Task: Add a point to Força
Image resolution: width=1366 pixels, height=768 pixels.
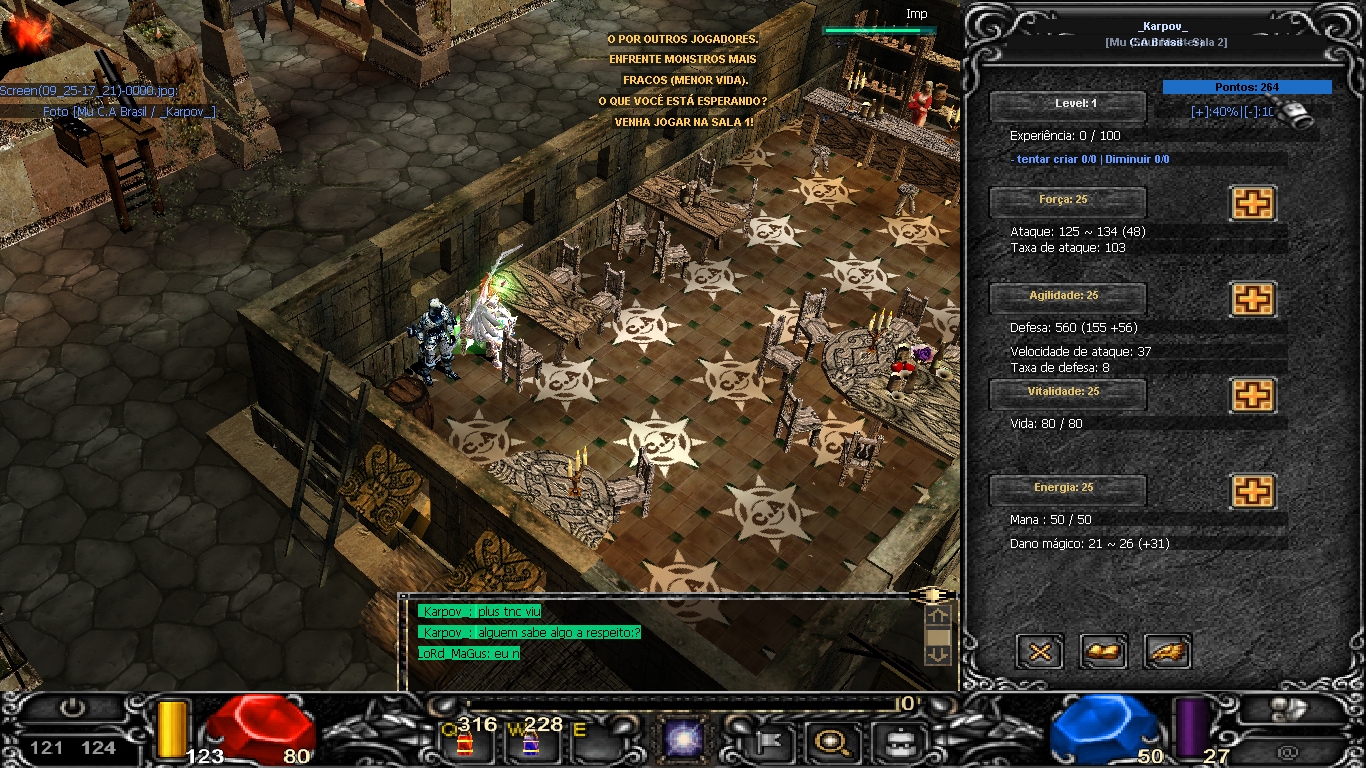Action: tap(1252, 203)
